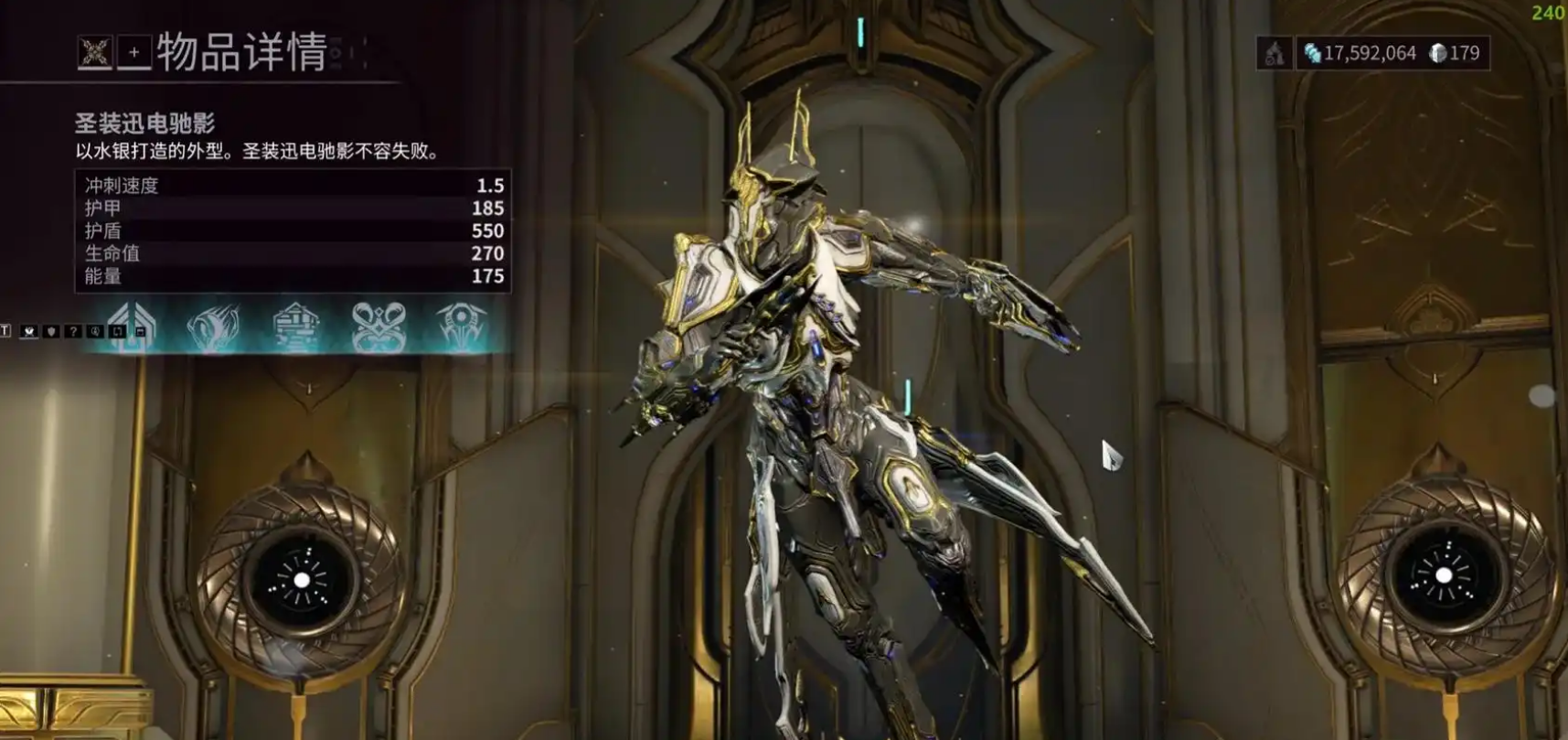
Task: Click the figure icon left of credits
Action: coord(1275,53)
